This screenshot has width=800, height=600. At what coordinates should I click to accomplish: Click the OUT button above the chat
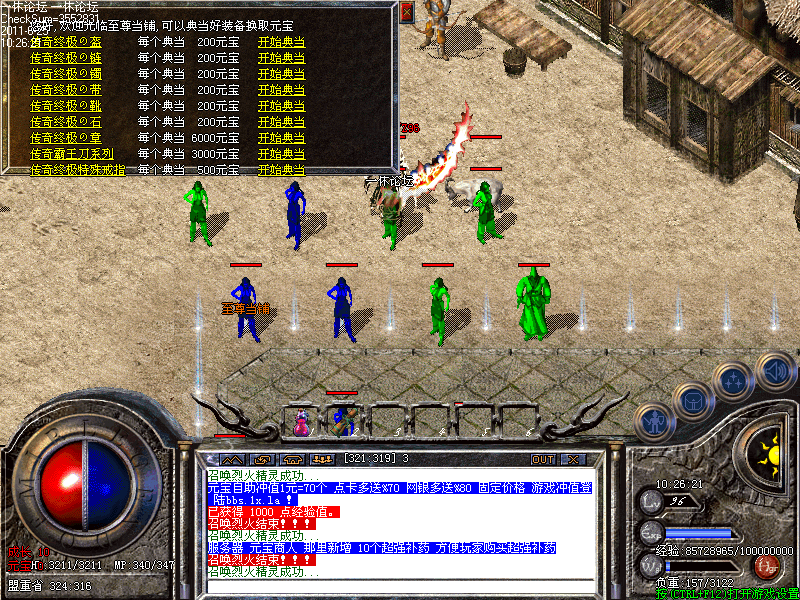click(x=542, y=459)
